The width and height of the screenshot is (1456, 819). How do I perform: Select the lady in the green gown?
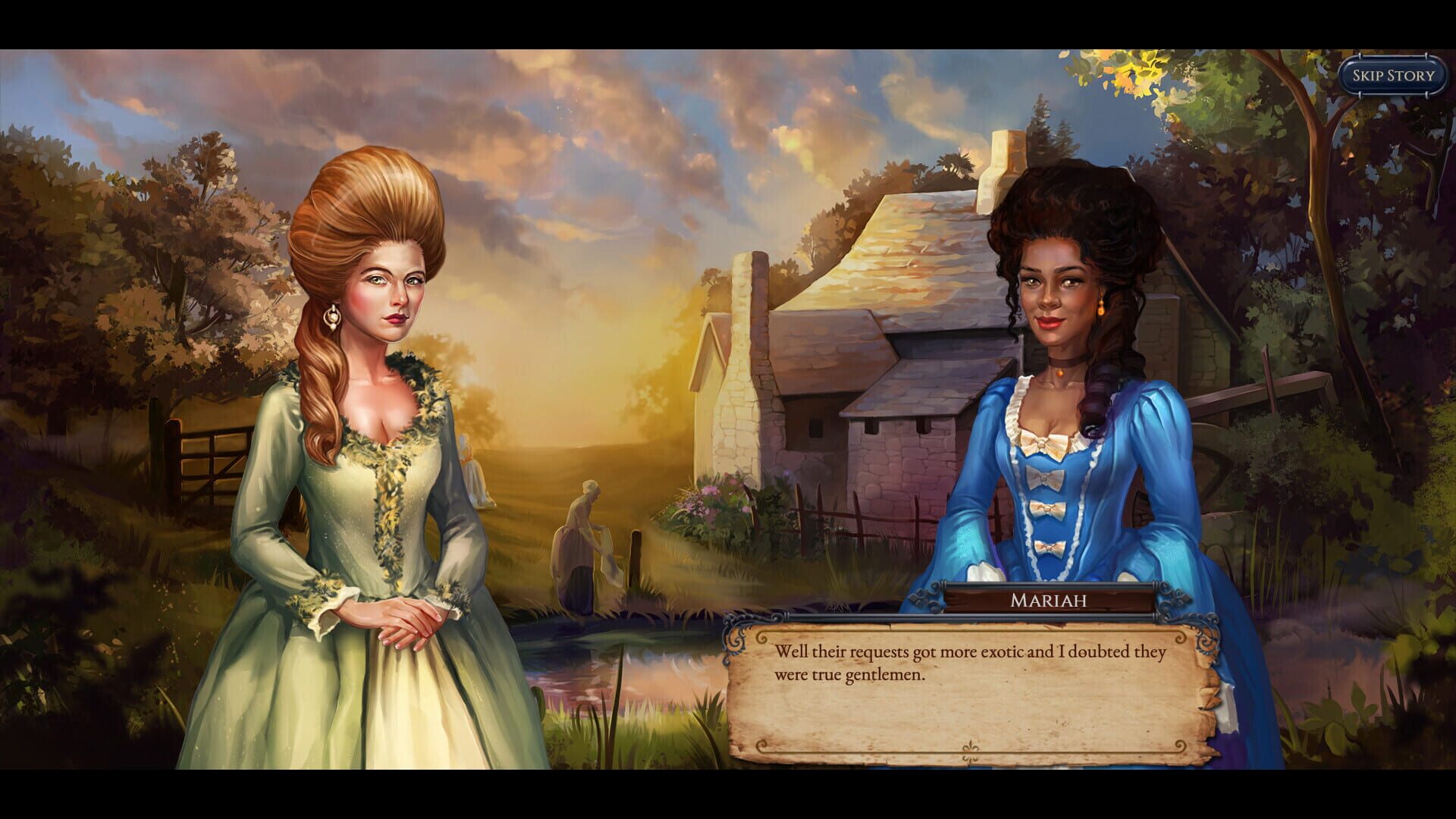tap(372, 417)
